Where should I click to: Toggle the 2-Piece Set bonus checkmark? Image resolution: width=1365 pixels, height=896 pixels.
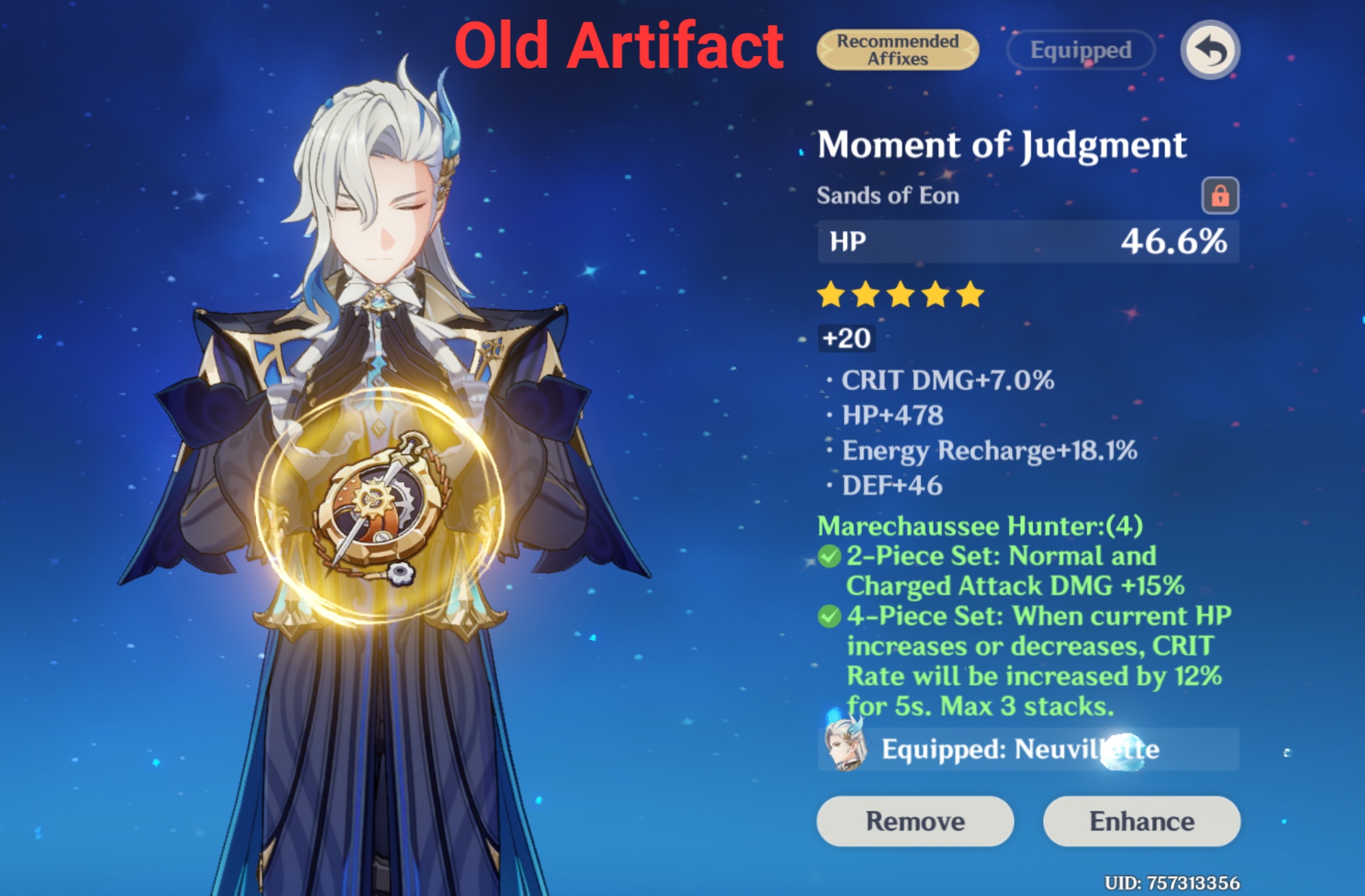click(830, 554)
